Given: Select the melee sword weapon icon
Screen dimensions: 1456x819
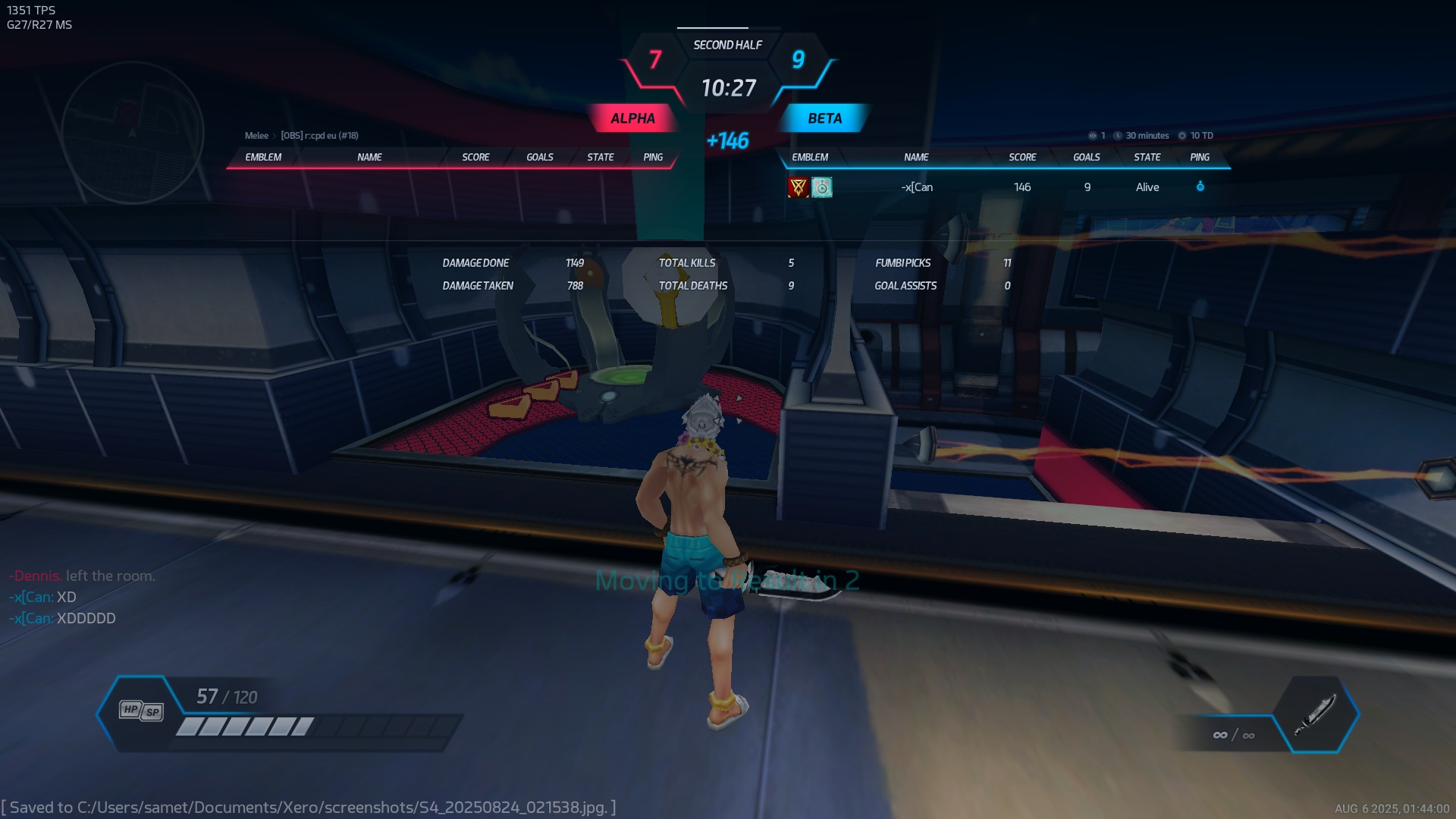Looking at the screenshot, I should pos(1316,714).
